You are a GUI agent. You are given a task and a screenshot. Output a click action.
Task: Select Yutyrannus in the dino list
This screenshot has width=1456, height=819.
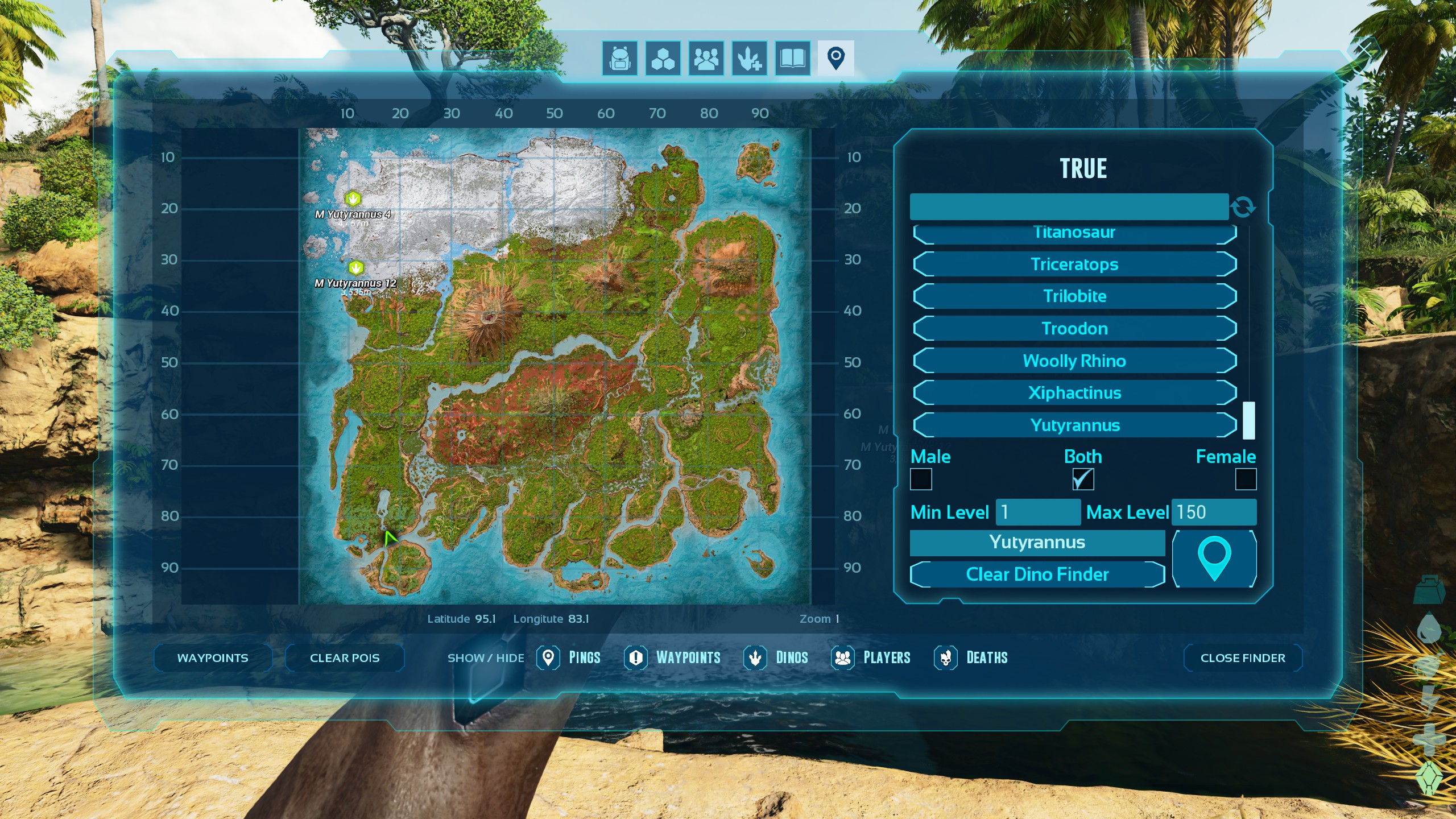click(1074, 425)
